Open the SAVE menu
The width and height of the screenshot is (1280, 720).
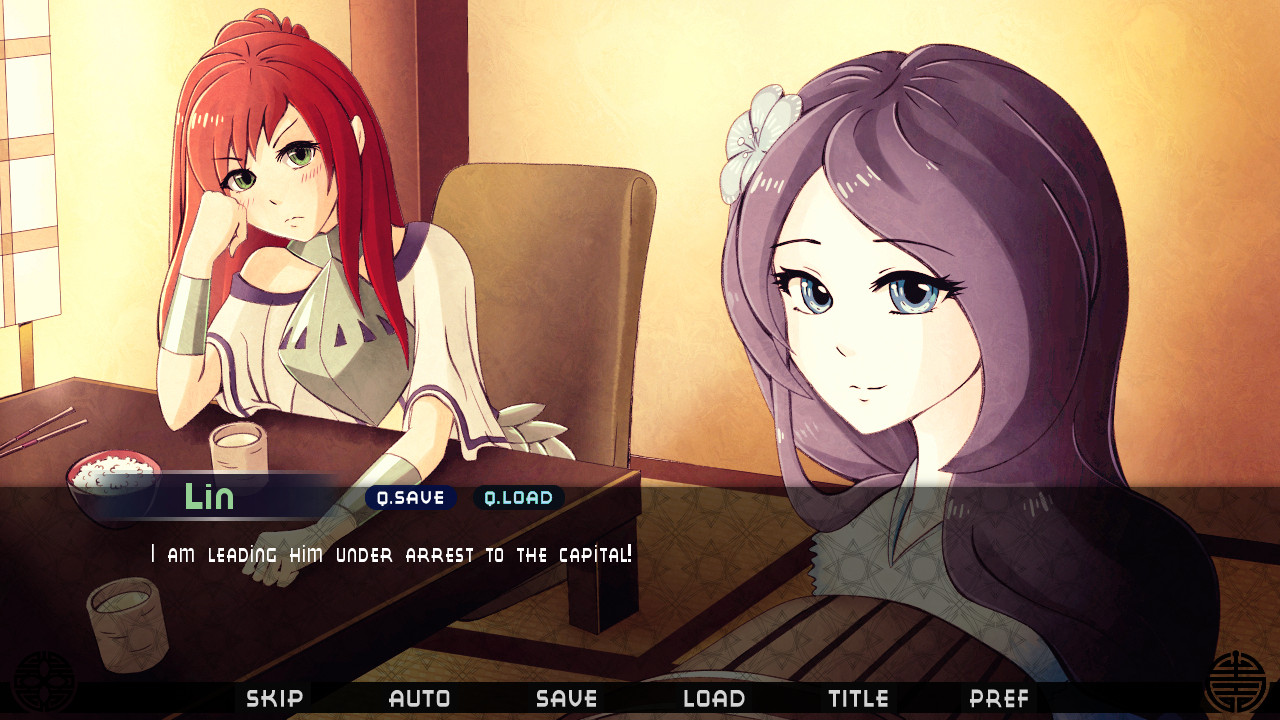tap(566, 698)
